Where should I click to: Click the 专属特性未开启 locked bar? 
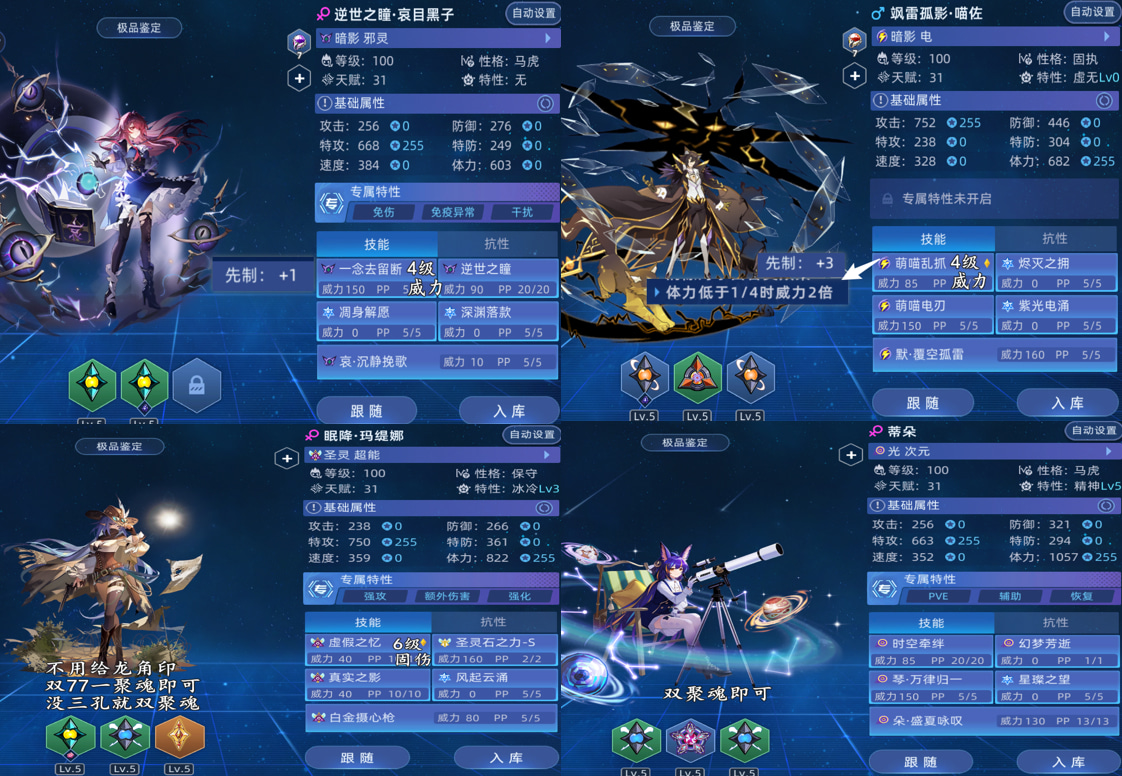[x=993, y=198]
